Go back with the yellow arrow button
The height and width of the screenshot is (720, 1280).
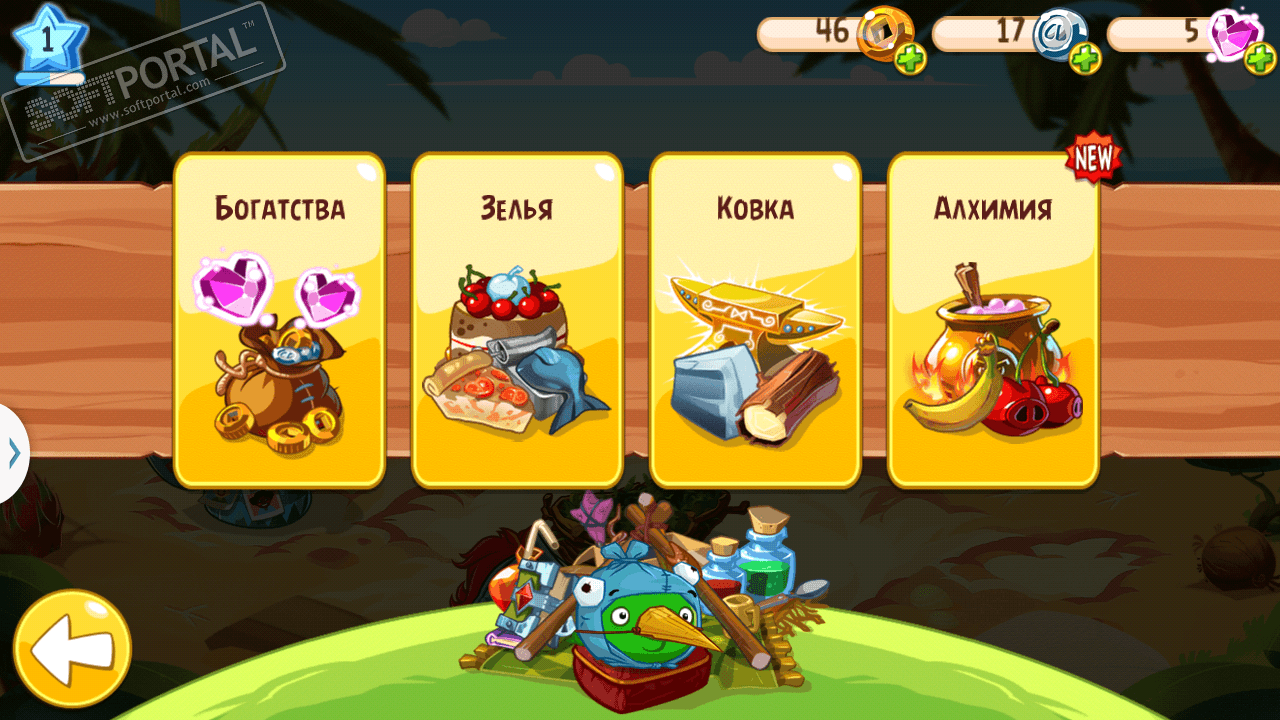[x=72, y=650]
